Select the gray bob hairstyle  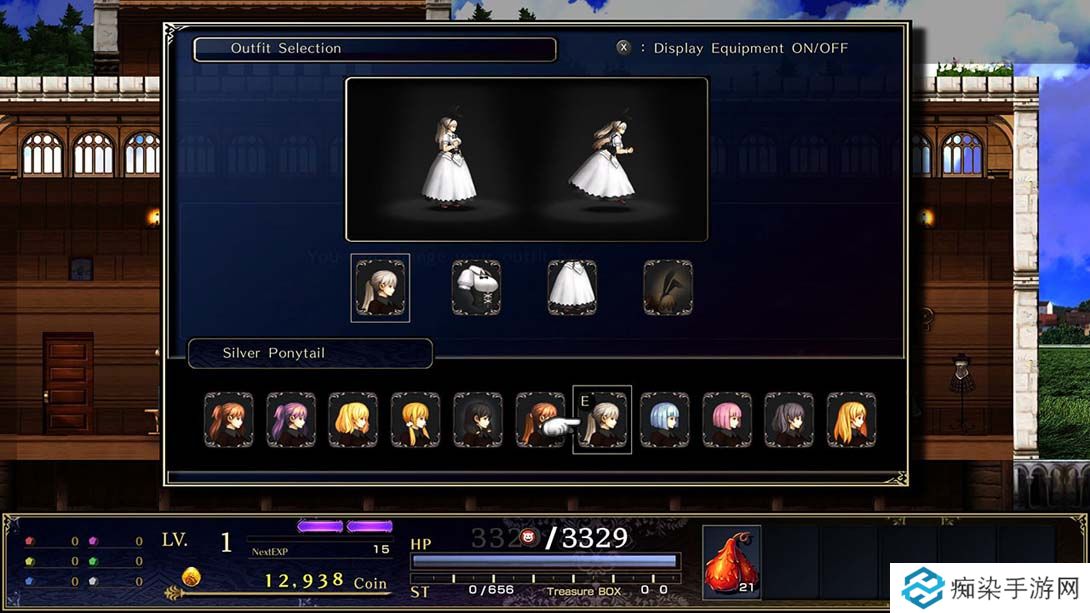(x=789, y=419)
